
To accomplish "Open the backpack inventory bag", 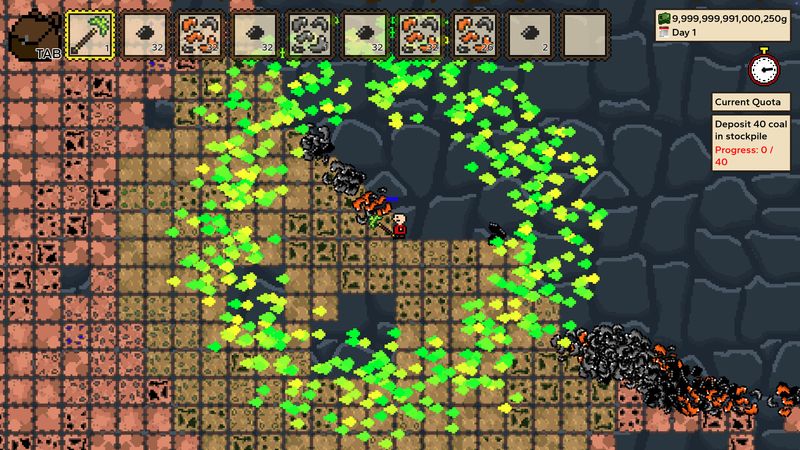I will (32, 34).
